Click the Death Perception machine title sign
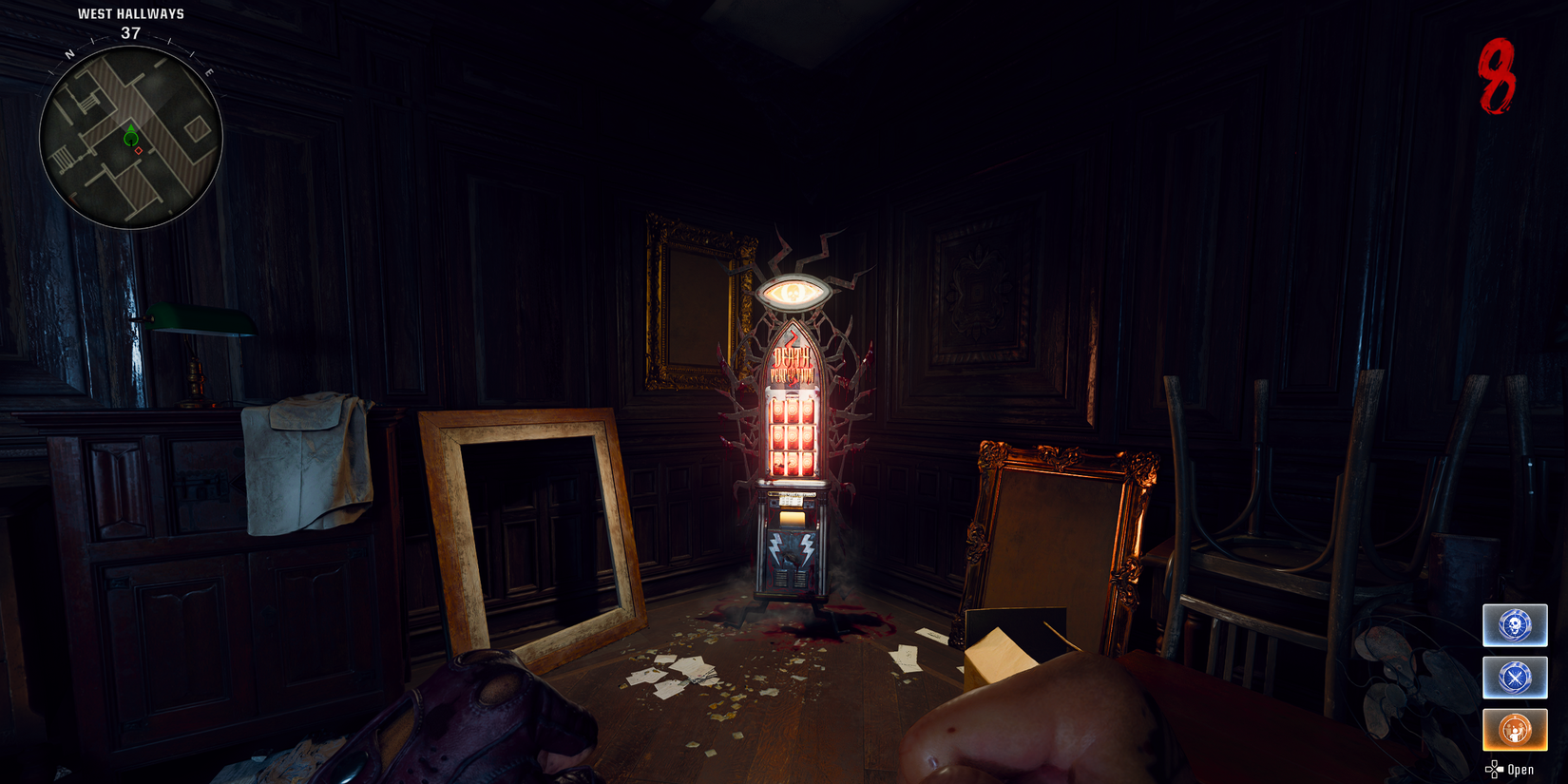Screen dimensions: 1568x784 click(792, 359)
